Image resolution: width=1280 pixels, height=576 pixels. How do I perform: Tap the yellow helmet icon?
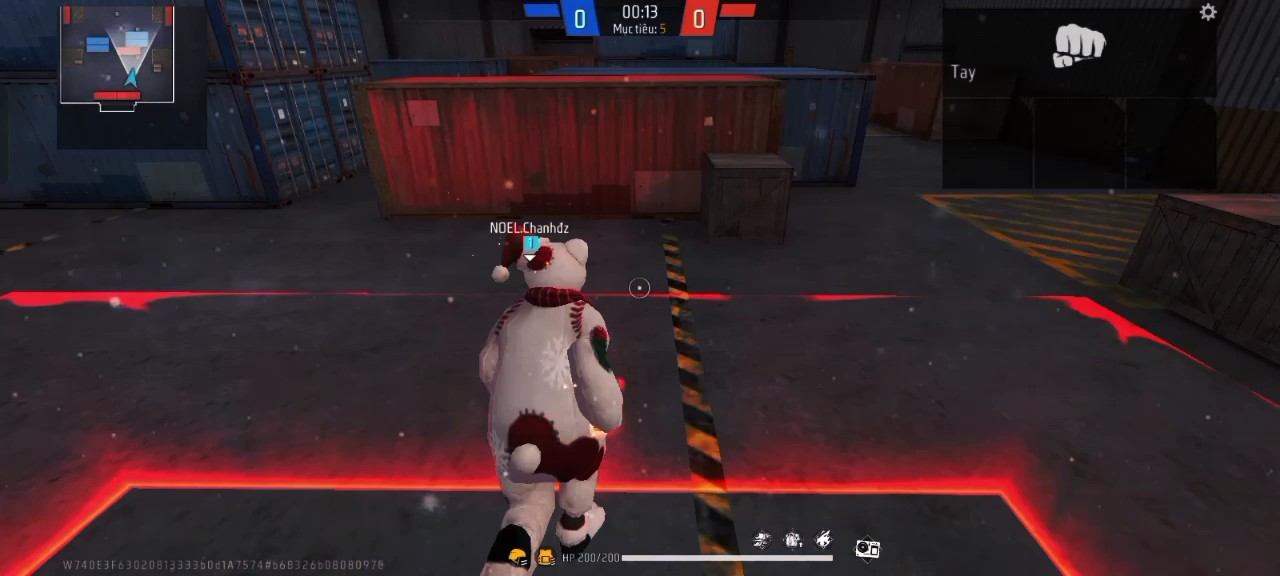point(518,557)
